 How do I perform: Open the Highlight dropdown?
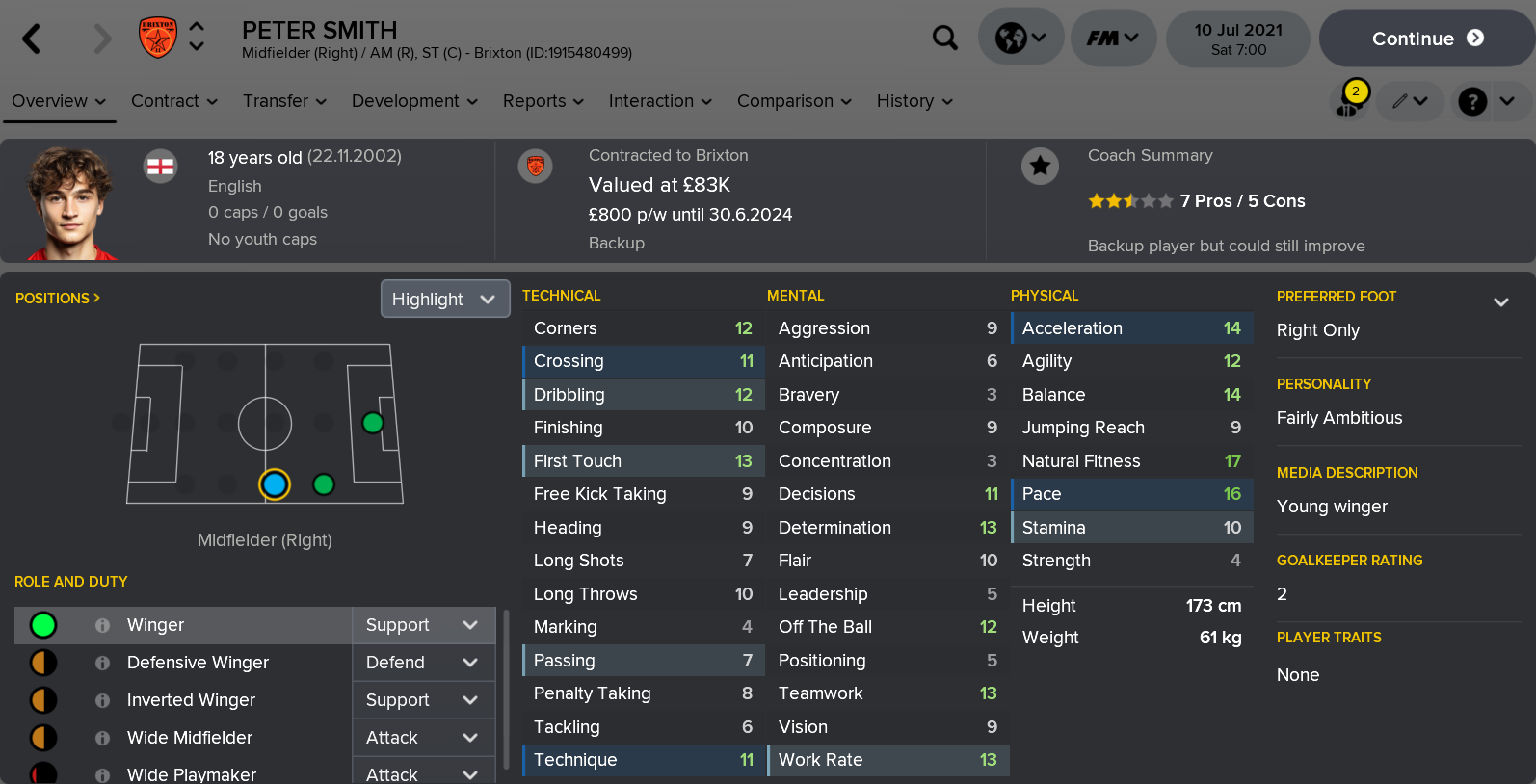444,299
